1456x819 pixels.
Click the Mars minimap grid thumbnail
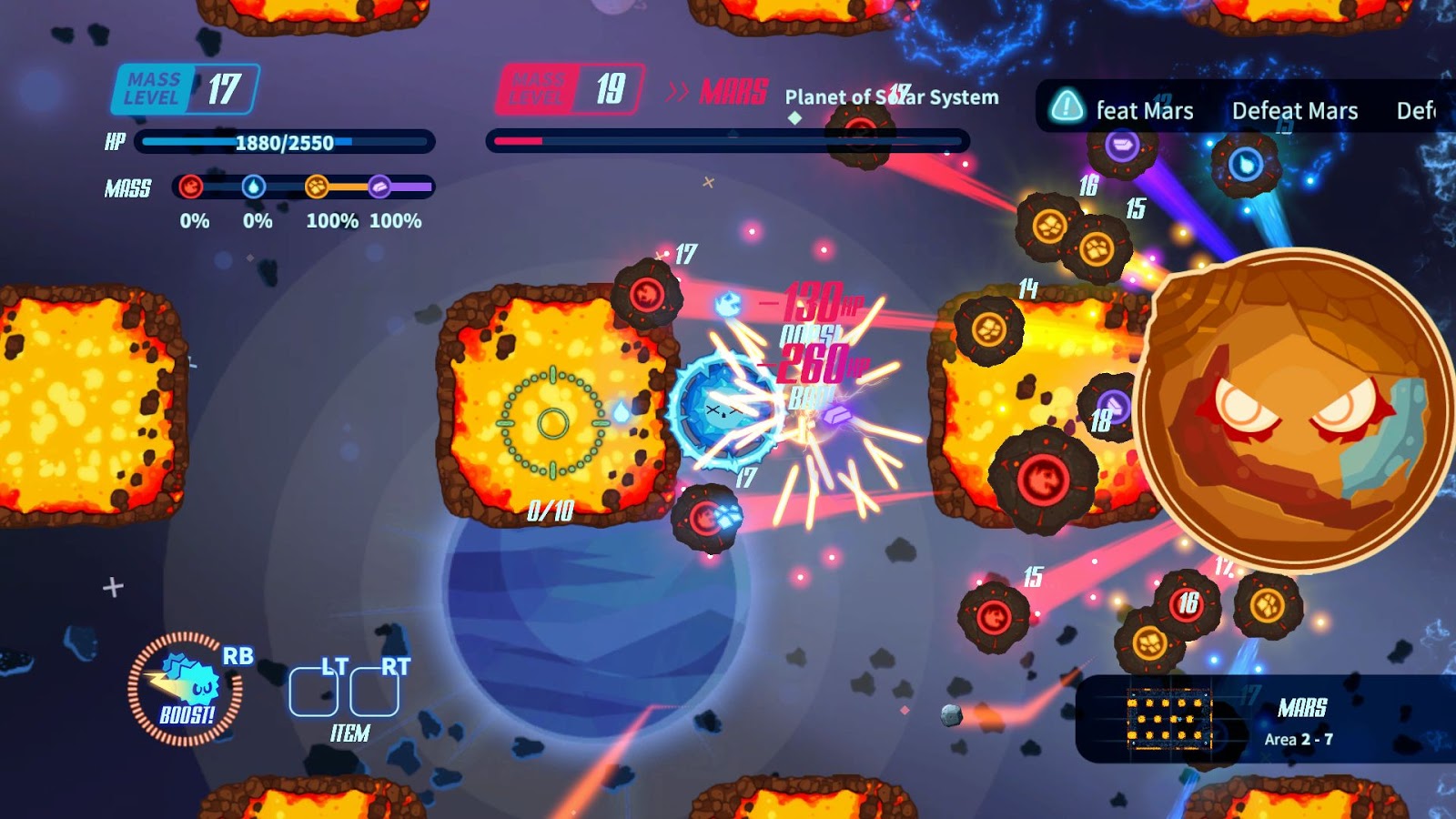(1169, 718)
